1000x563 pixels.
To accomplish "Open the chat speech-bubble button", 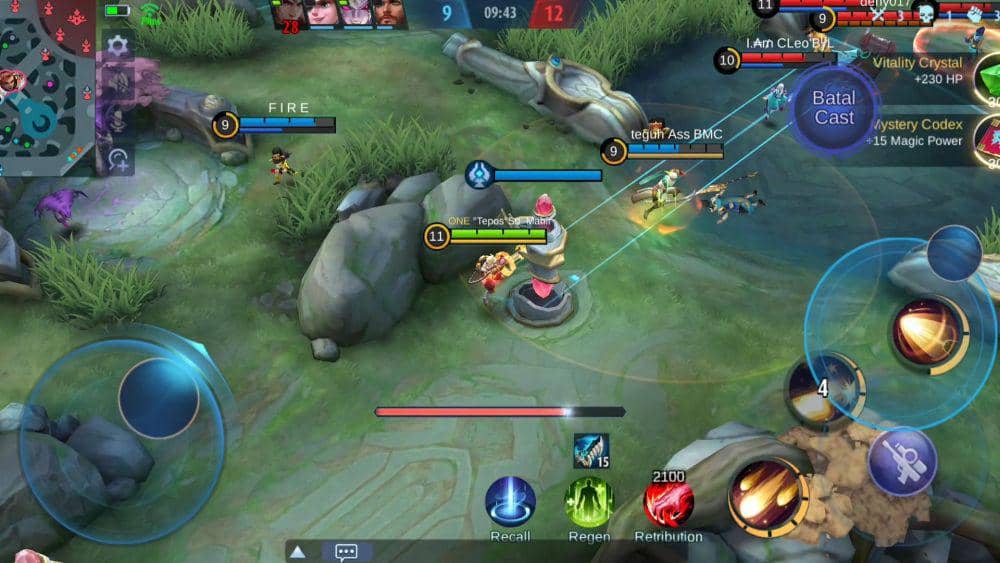I will (x=346, y=551).
